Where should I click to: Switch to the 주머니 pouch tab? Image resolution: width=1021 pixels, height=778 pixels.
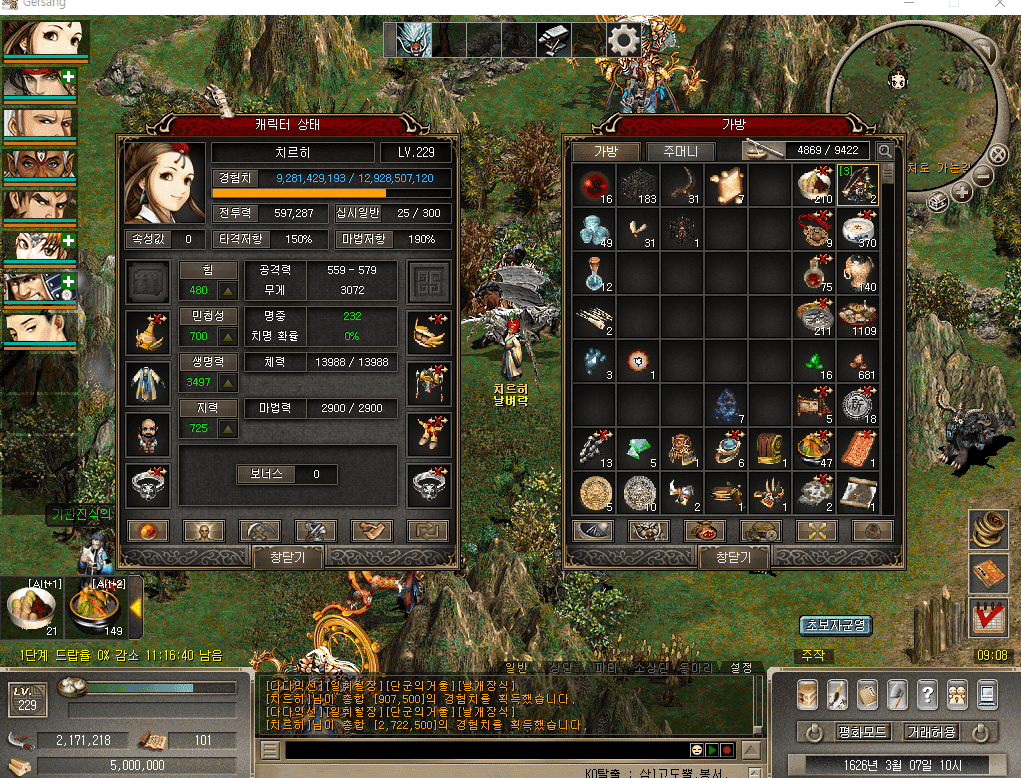coord(680,152)
